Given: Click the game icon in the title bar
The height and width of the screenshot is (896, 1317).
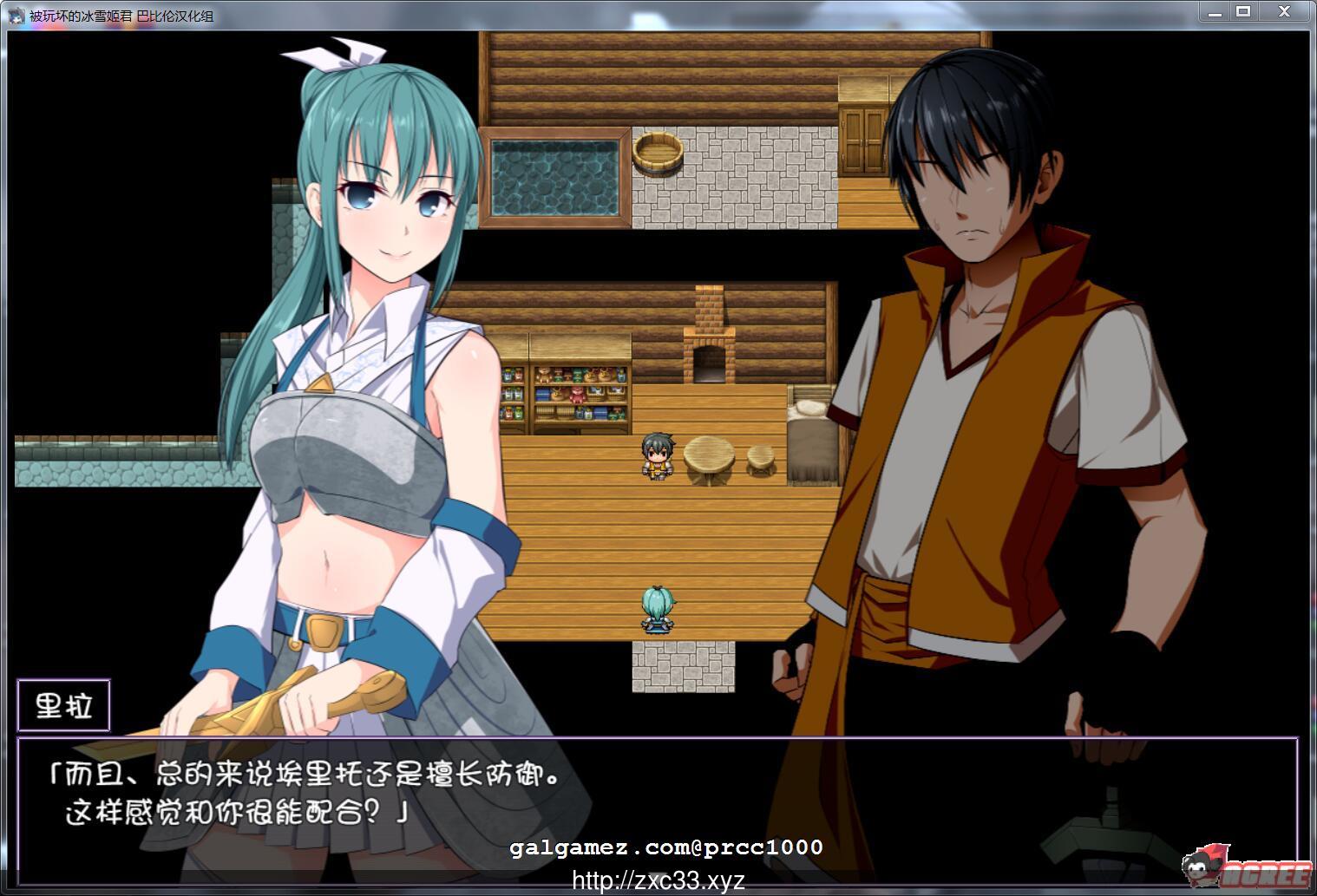Looking at the screenshot, I should pos(16,15).
